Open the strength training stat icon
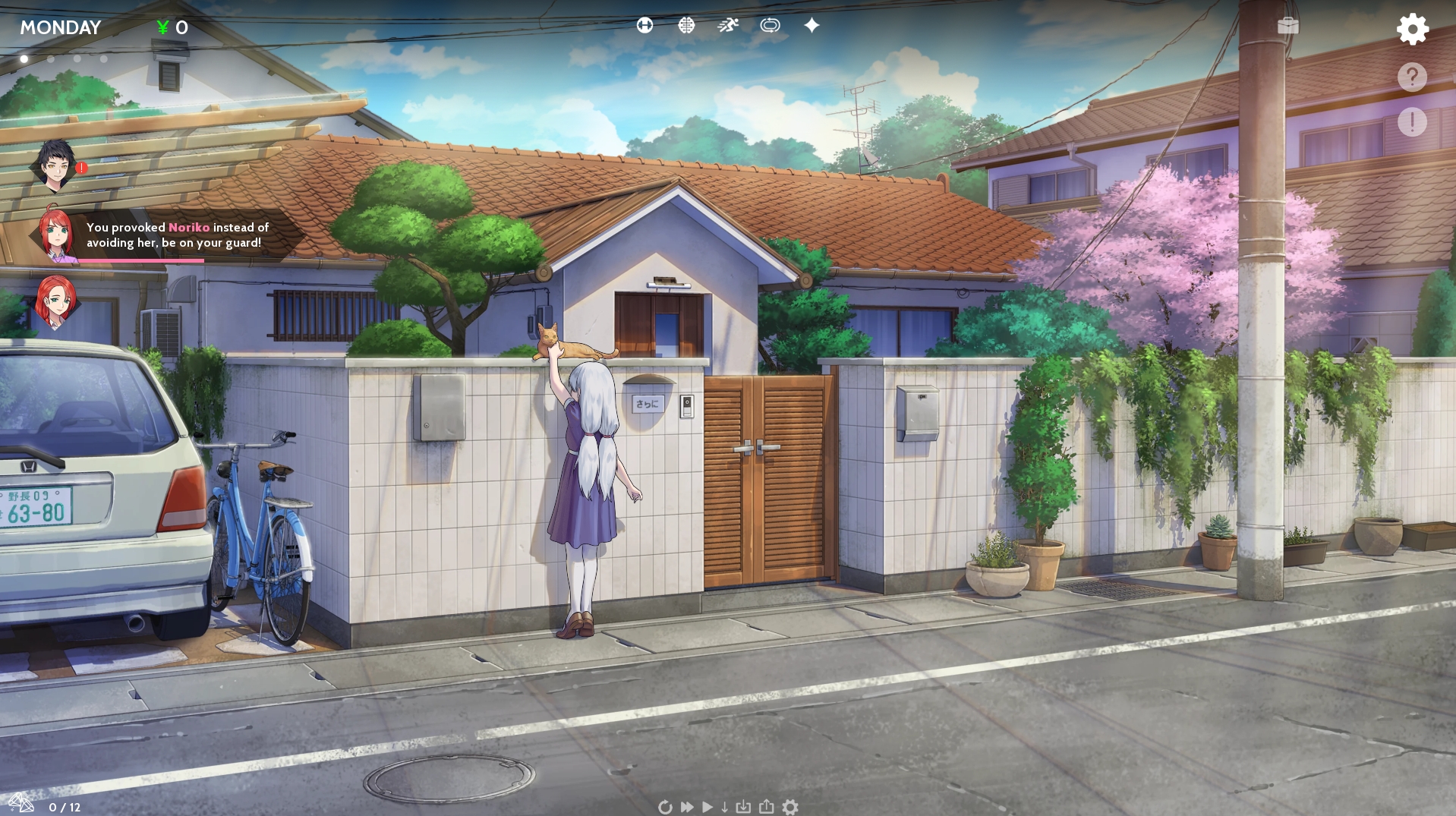The image size is (1456, 816). [645, 25]
